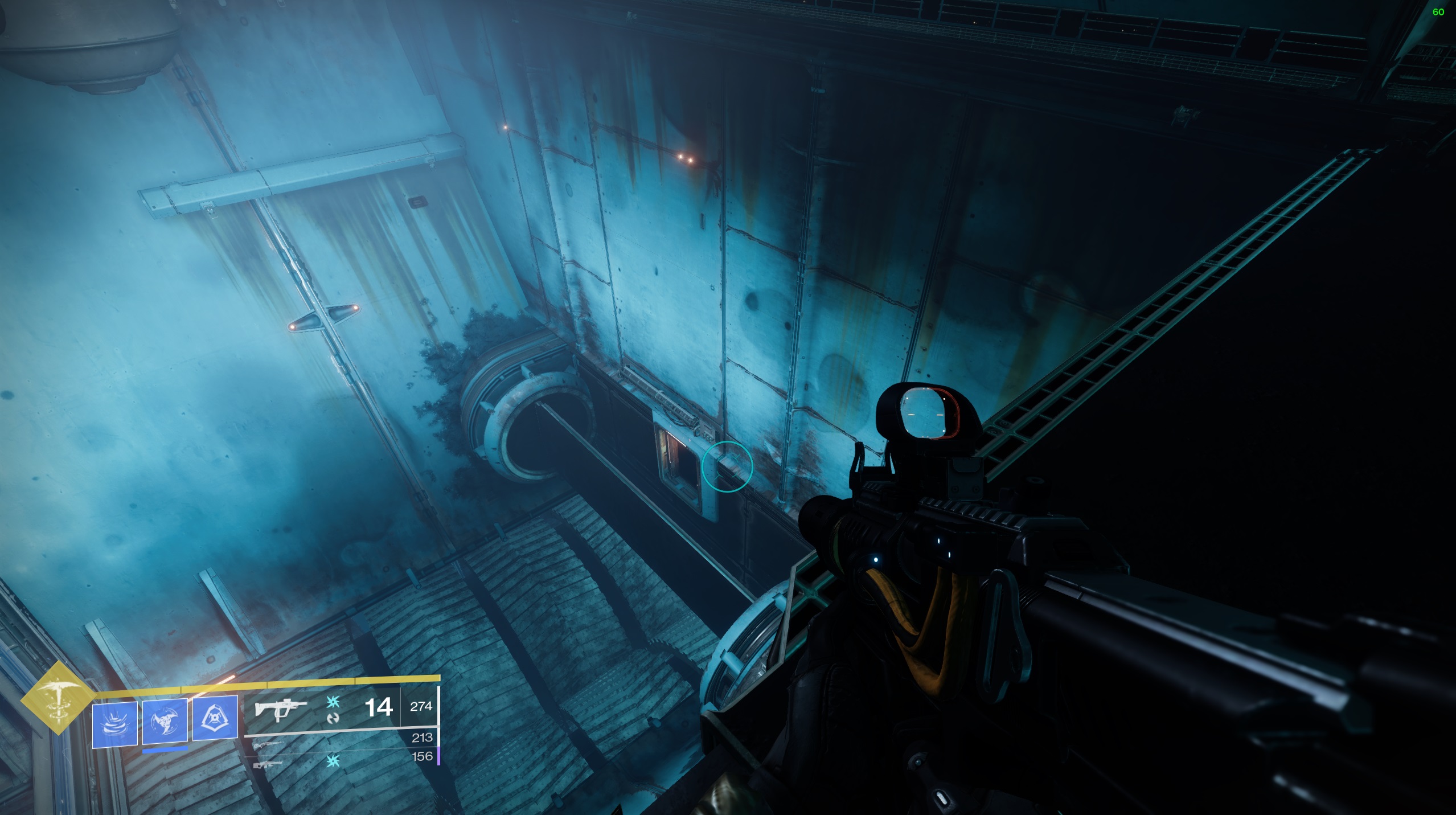Screen dimensions: 1456x815
Task: Trigger the melee ability with hooded emblem icon
Action: 215,718
